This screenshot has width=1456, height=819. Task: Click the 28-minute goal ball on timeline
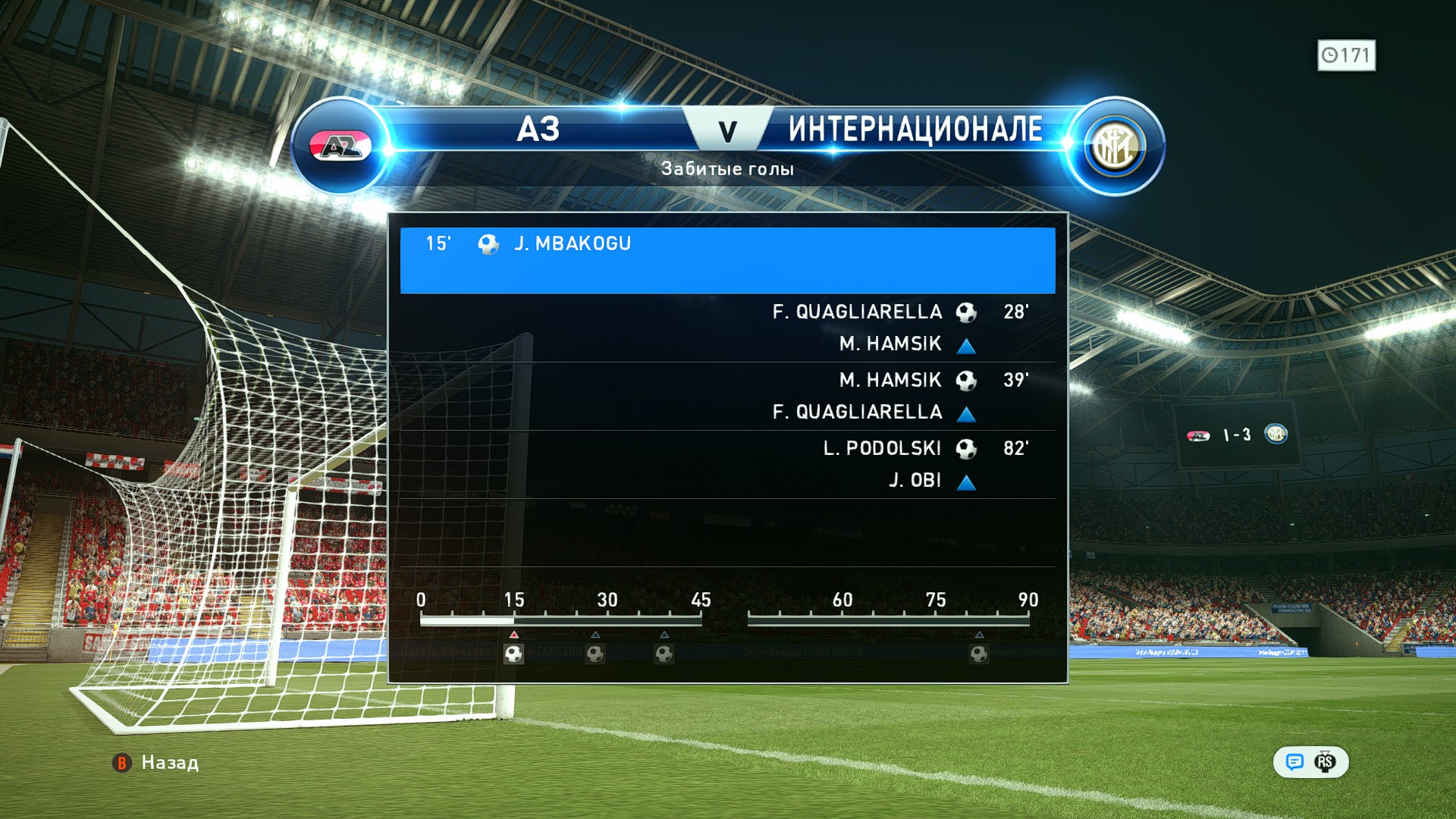(x=595, y=654)
